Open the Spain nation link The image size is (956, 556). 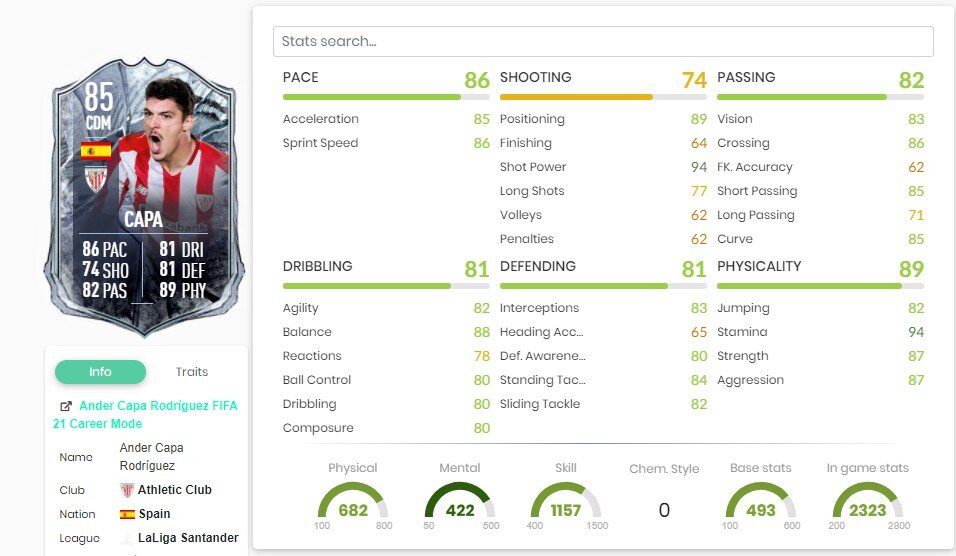[155, 514]
